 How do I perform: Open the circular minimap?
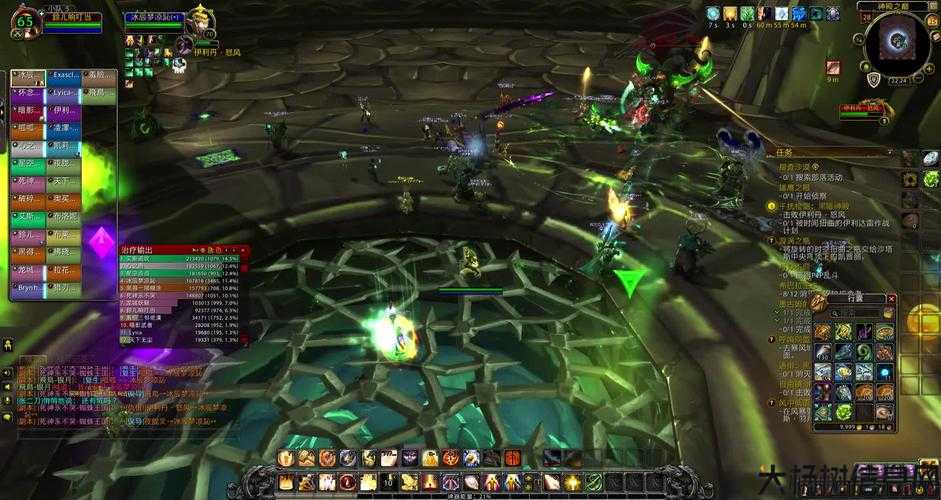click(x=896, y=43)
